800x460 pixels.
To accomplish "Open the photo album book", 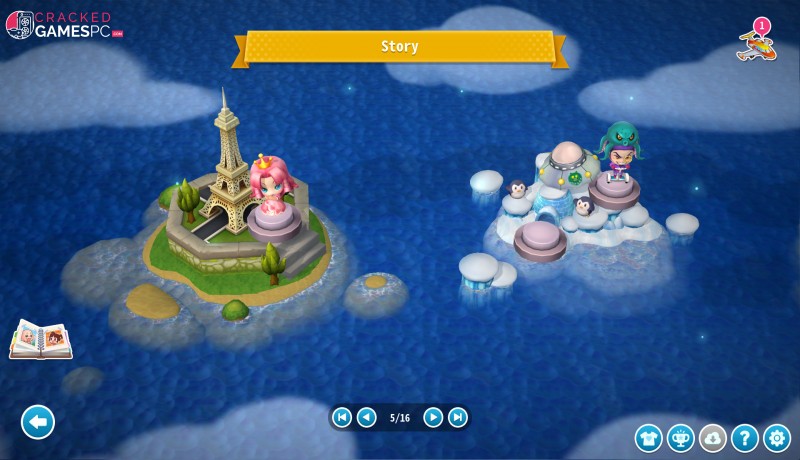I will click(40, 340).
